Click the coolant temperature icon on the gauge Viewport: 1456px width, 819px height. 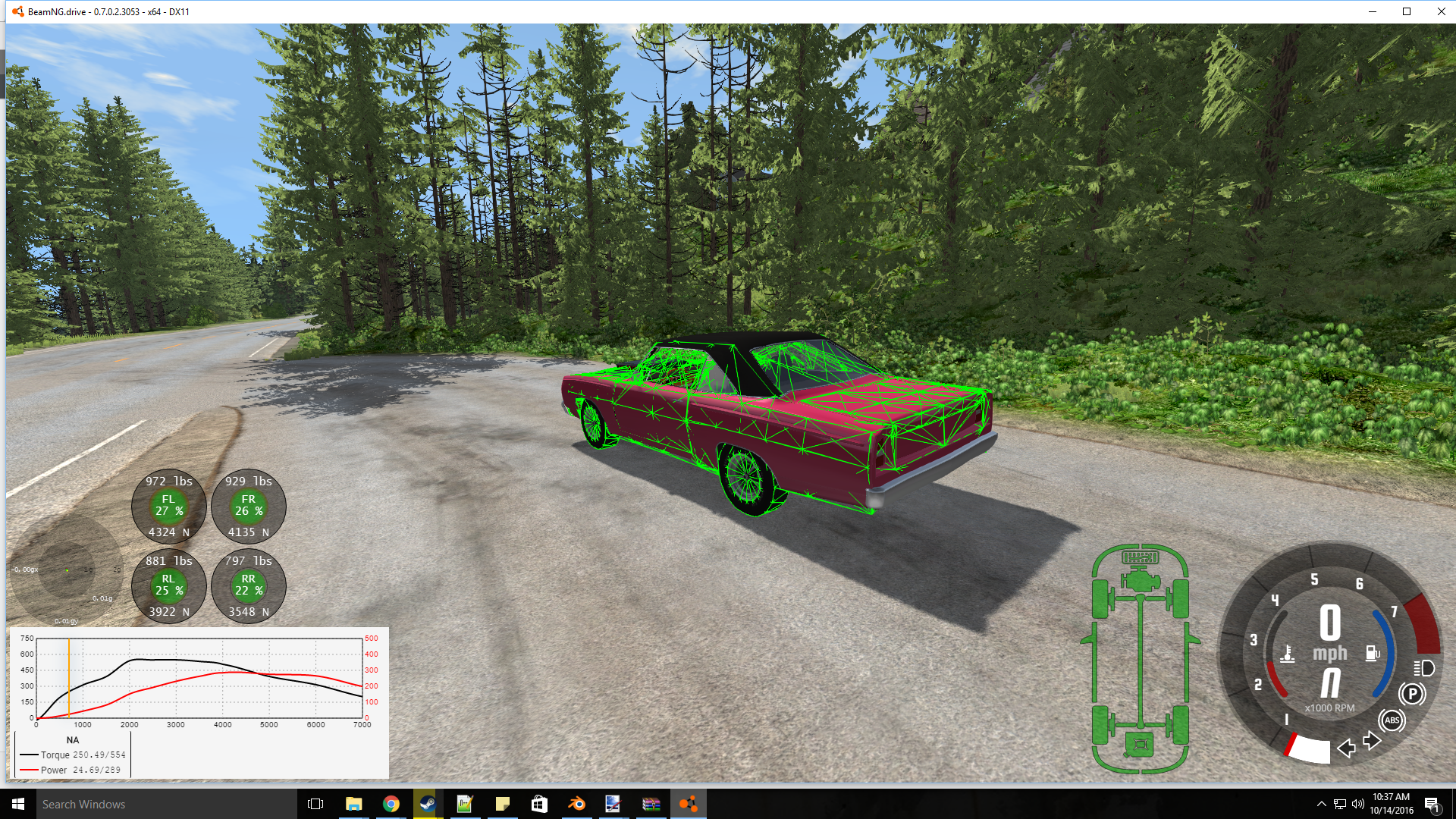[1288, 654]
